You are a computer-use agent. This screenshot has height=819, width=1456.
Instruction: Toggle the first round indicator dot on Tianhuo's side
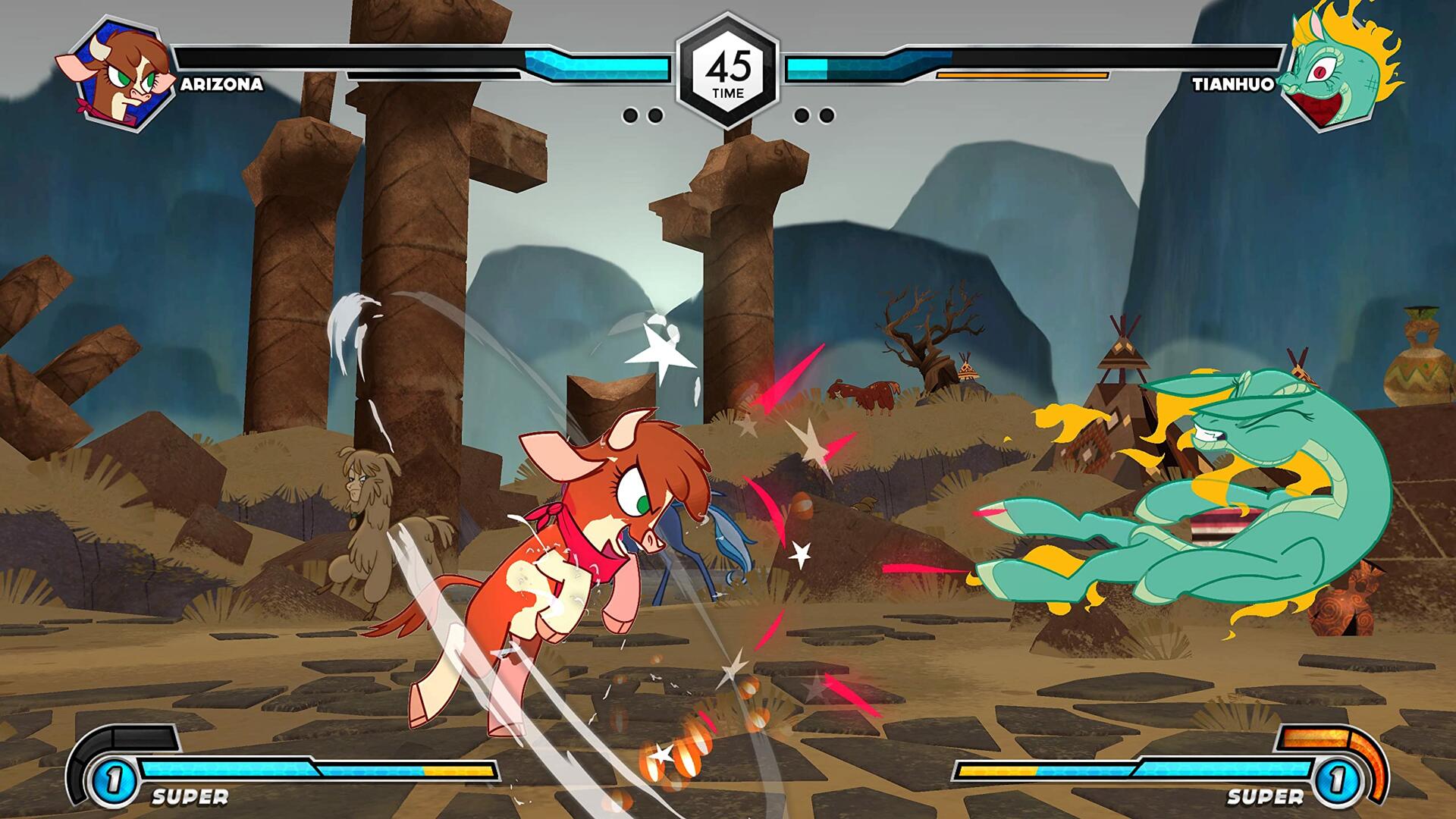point(802,115)
